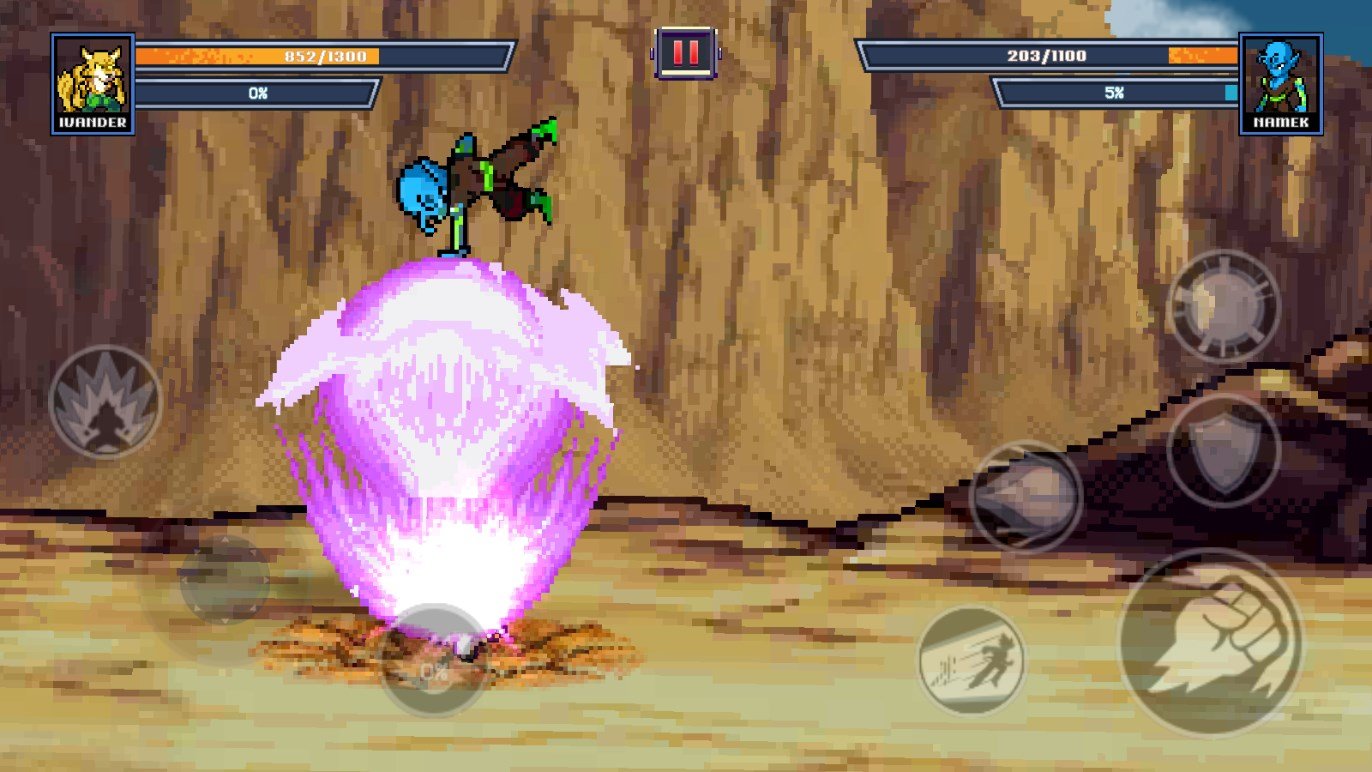This screenshot has width=1372, height=772.
Task: Activate the dash sprint button
Action: pos(972,659)
